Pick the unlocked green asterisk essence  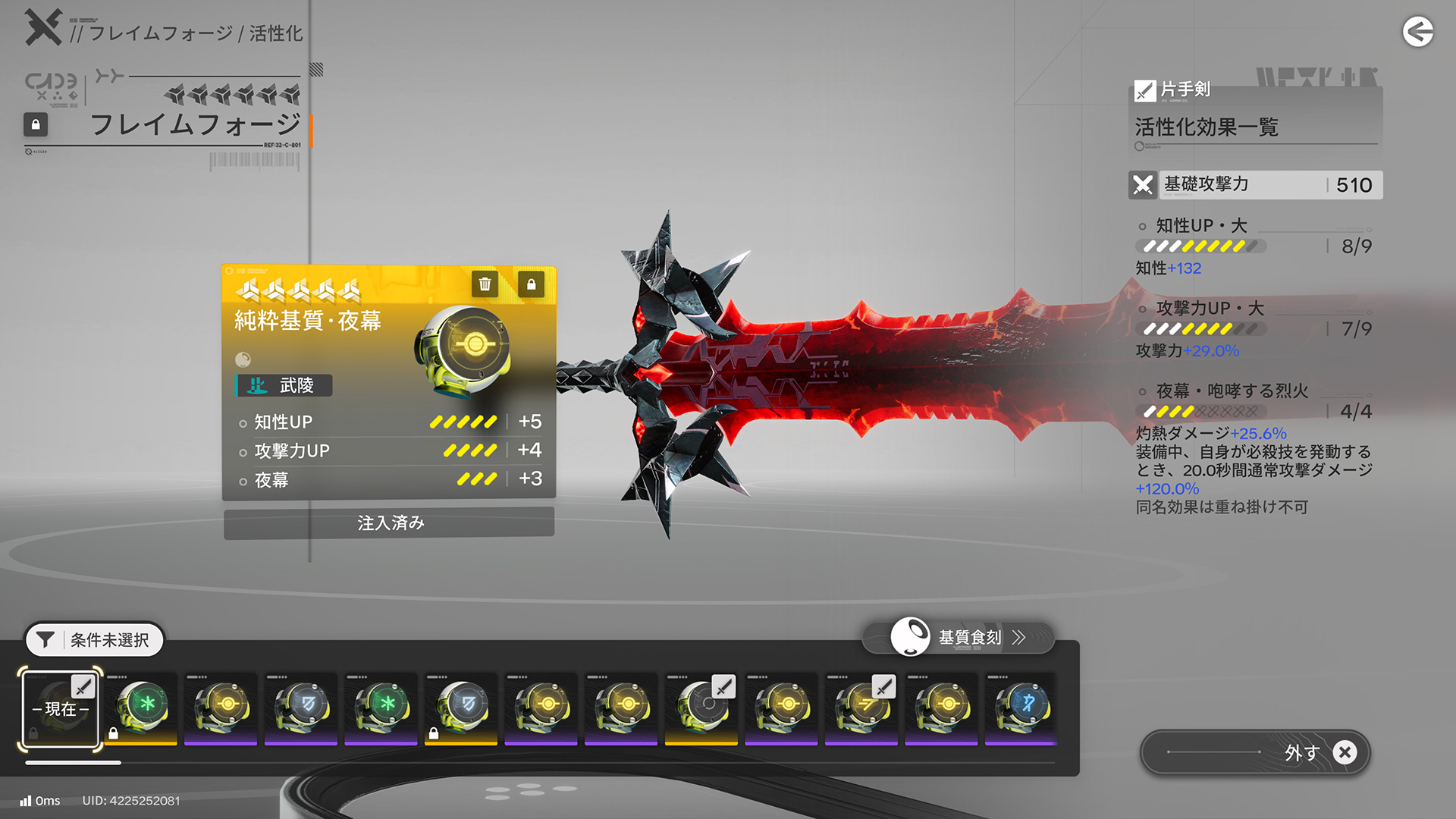click(381, 707)
